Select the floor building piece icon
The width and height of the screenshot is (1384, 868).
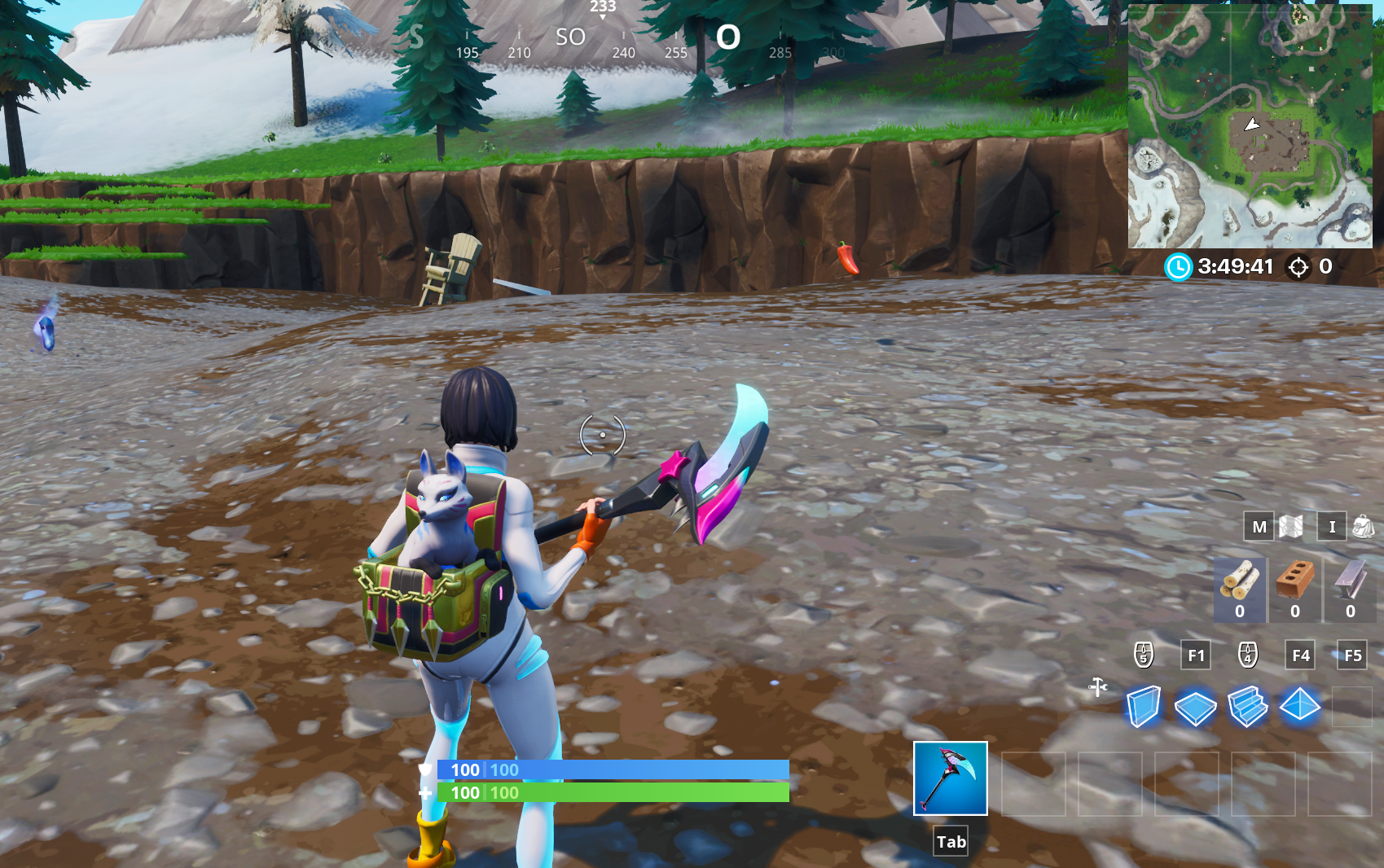coord(1195,708)
